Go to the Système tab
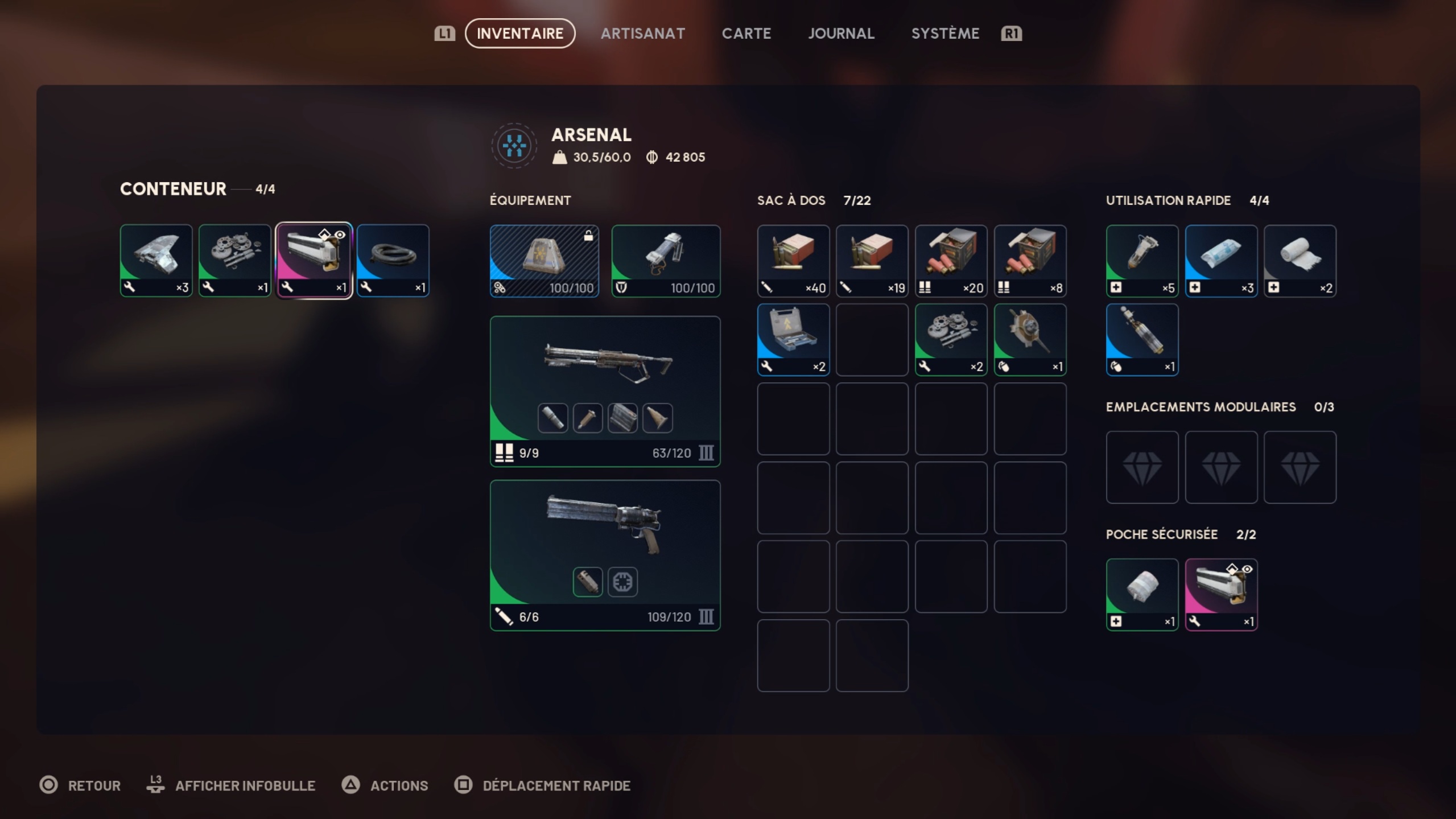Image resolution: width=1456 pixels, height=819 pixels. [945, 34]
